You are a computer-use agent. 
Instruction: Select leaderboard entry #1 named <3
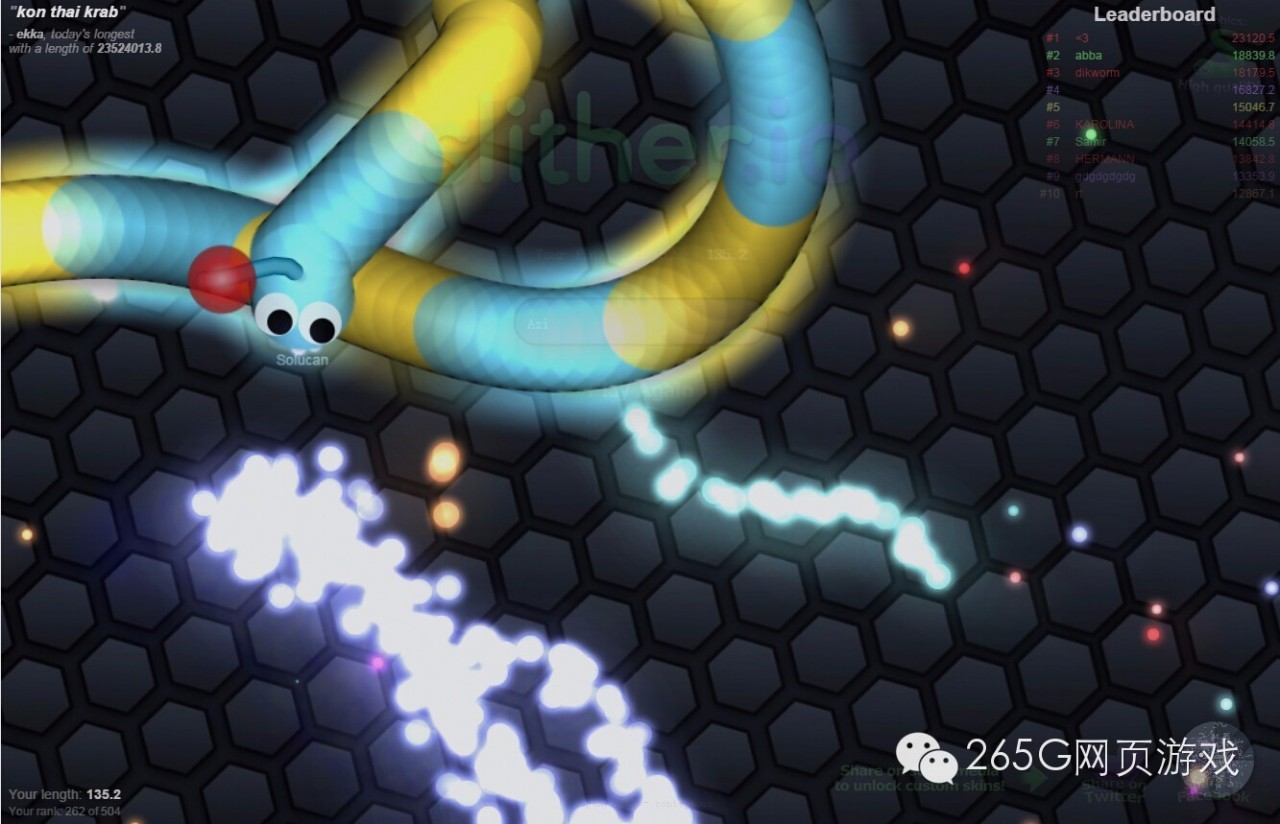1083,38
